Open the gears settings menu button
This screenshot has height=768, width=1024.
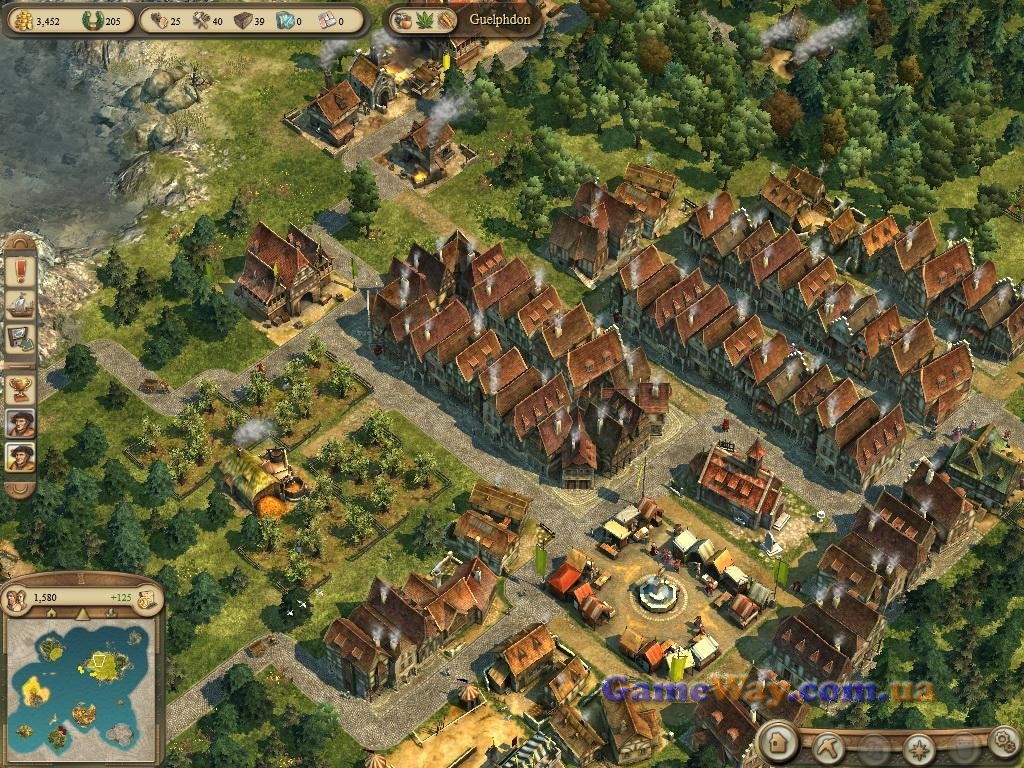click(x=1002, y=743)
